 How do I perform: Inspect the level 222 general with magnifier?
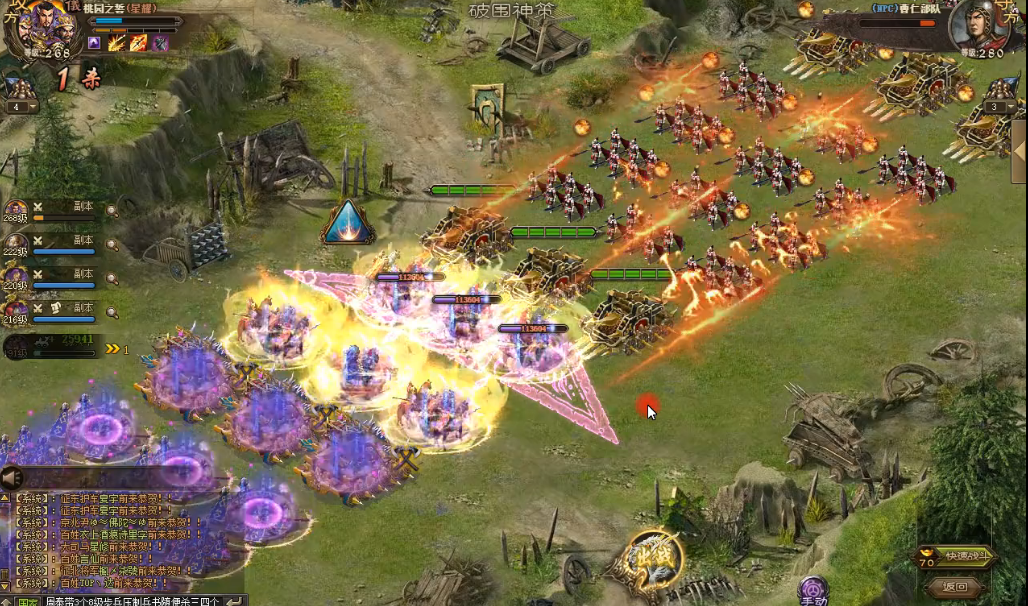pos(112,243)
